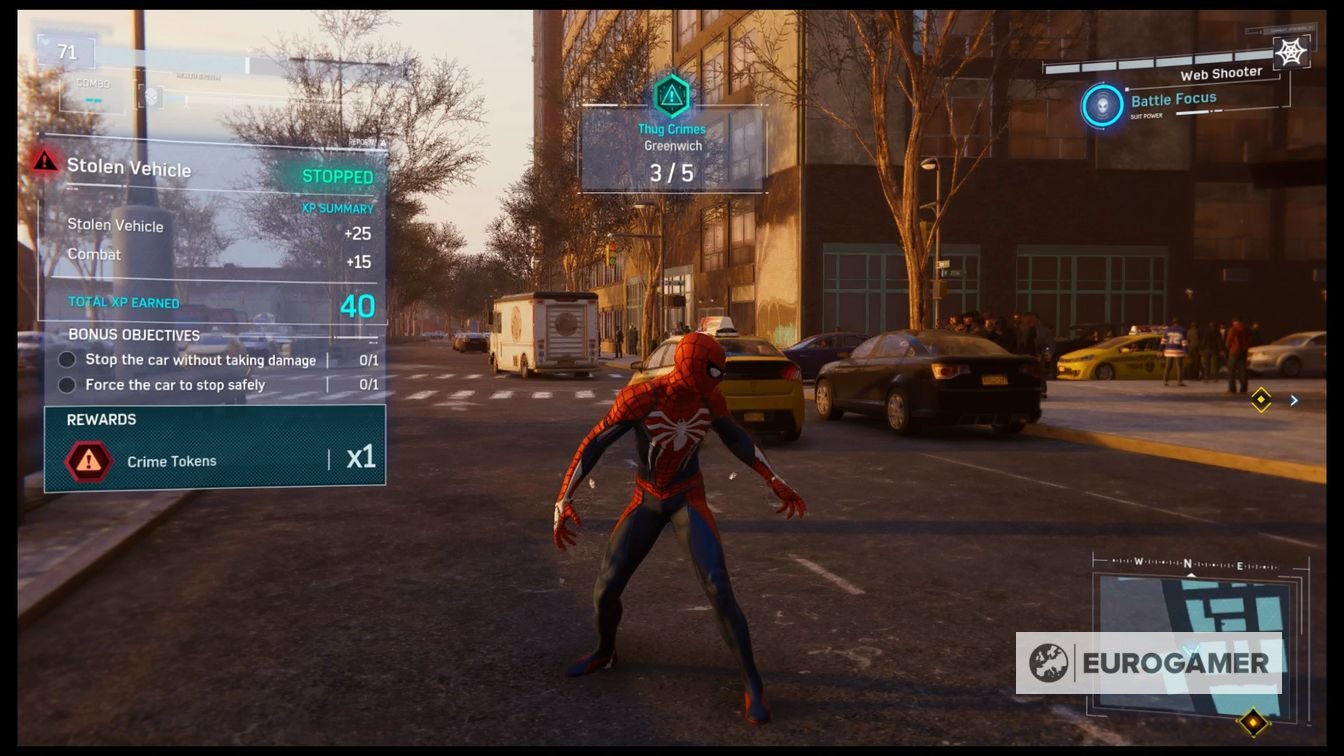This screenshot has width=1344, height=756.
Task: Click the Eurogamer watermark logo
Action: [1148, 663]
